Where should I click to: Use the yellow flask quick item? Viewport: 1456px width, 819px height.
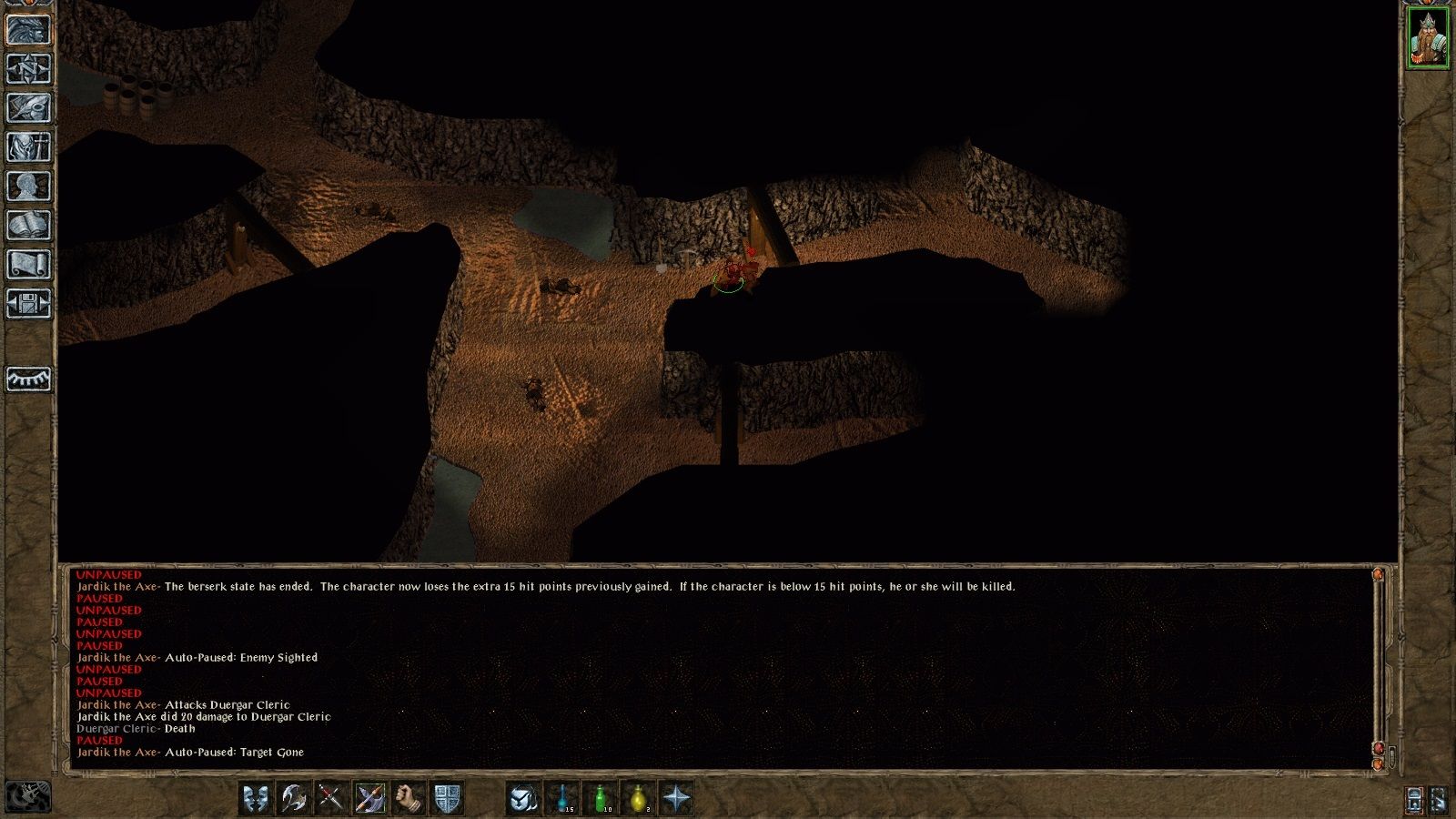pyautogui.click(x=639, y=798)
